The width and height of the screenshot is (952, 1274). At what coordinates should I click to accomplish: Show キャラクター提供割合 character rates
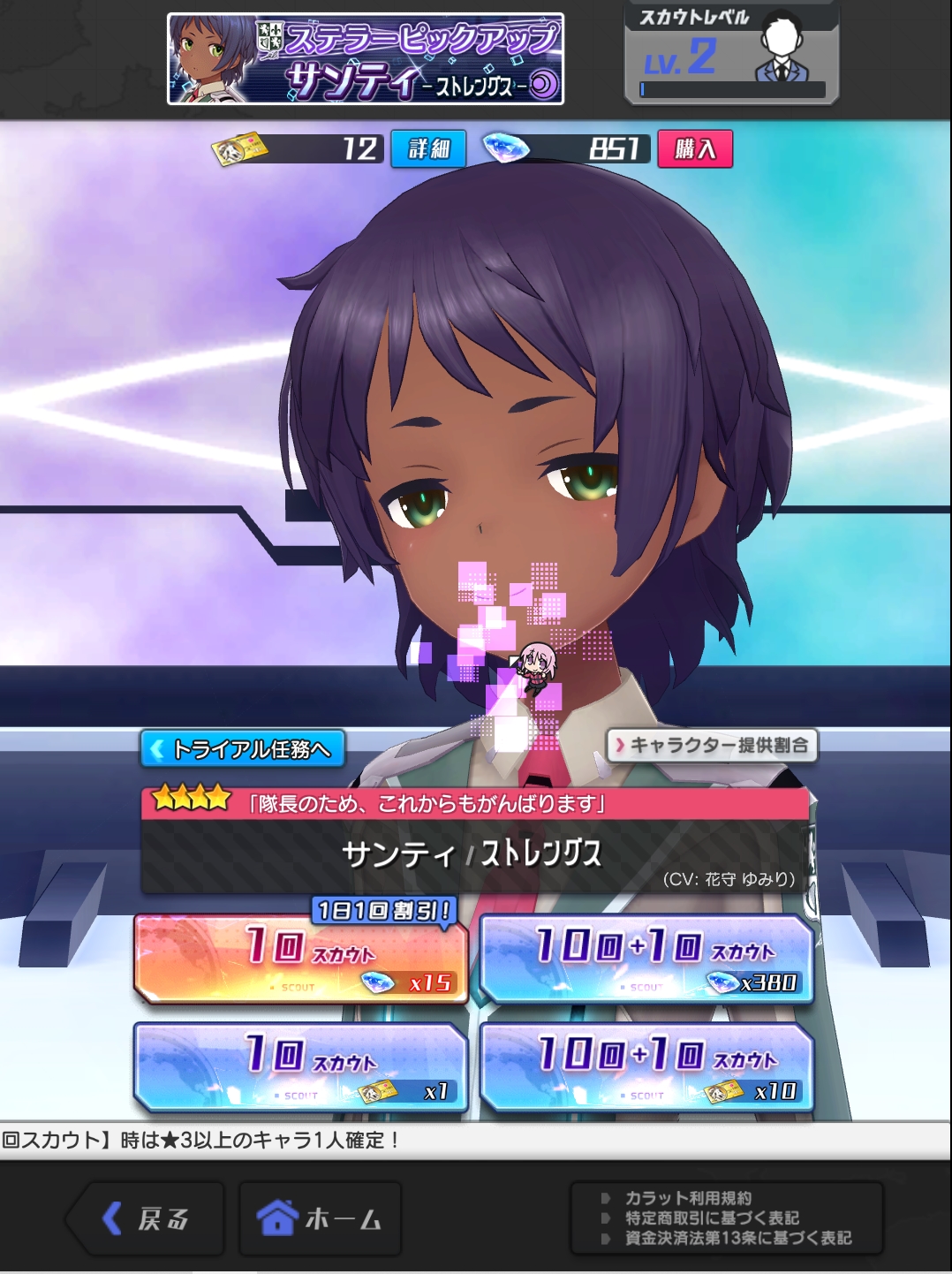tap(712, 746)
